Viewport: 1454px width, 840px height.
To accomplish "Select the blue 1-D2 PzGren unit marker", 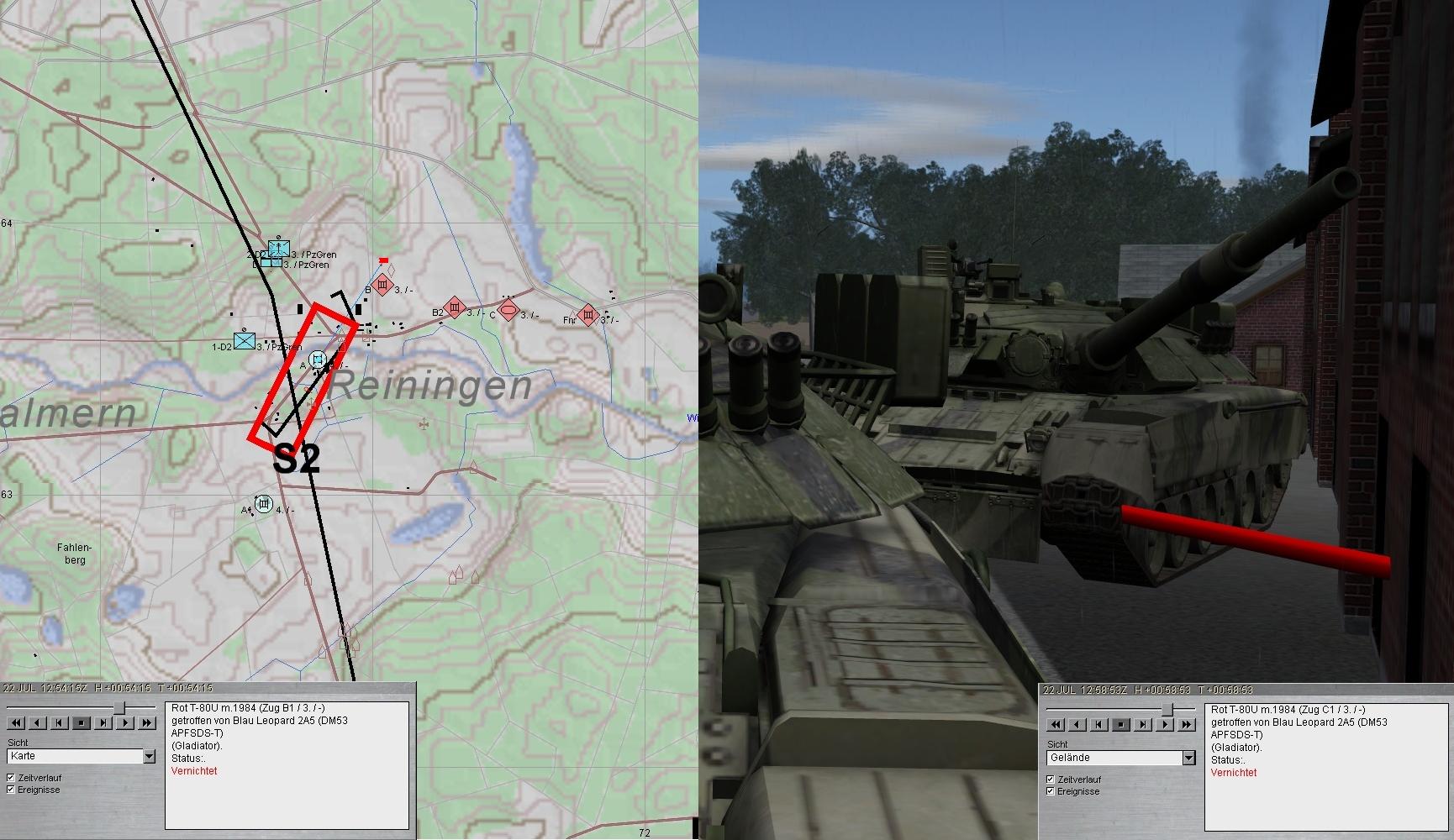I will (x=245, y=341).
